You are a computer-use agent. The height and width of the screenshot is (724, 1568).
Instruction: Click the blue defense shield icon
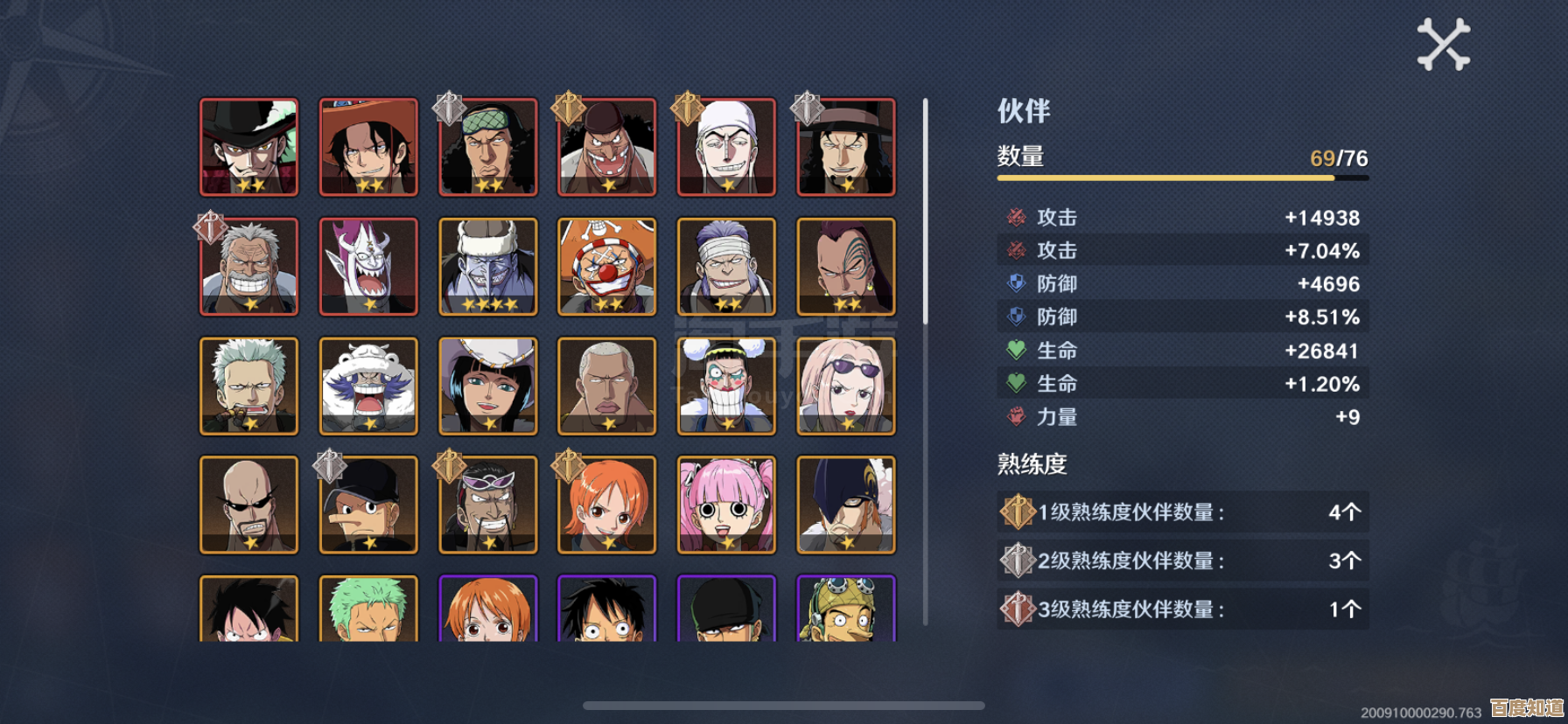point(1014,284)
